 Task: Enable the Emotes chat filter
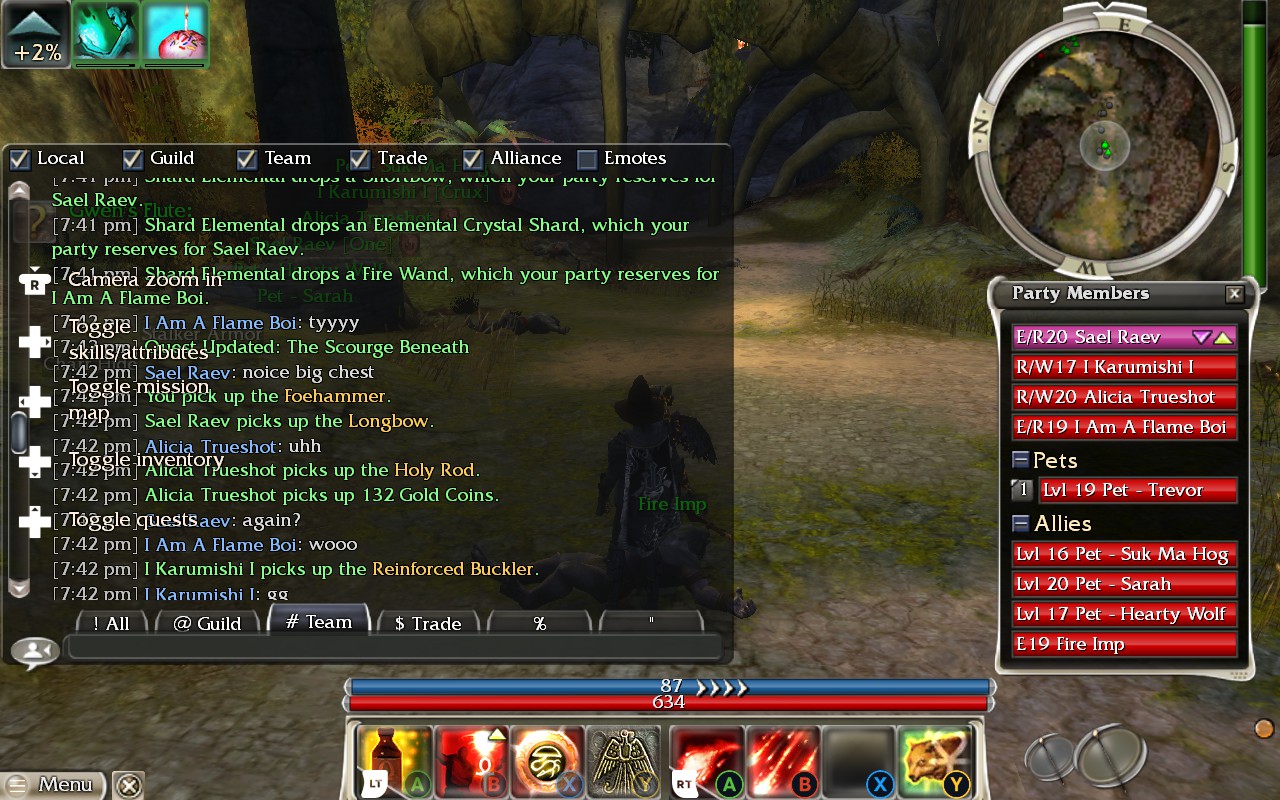tap(588, 159)
